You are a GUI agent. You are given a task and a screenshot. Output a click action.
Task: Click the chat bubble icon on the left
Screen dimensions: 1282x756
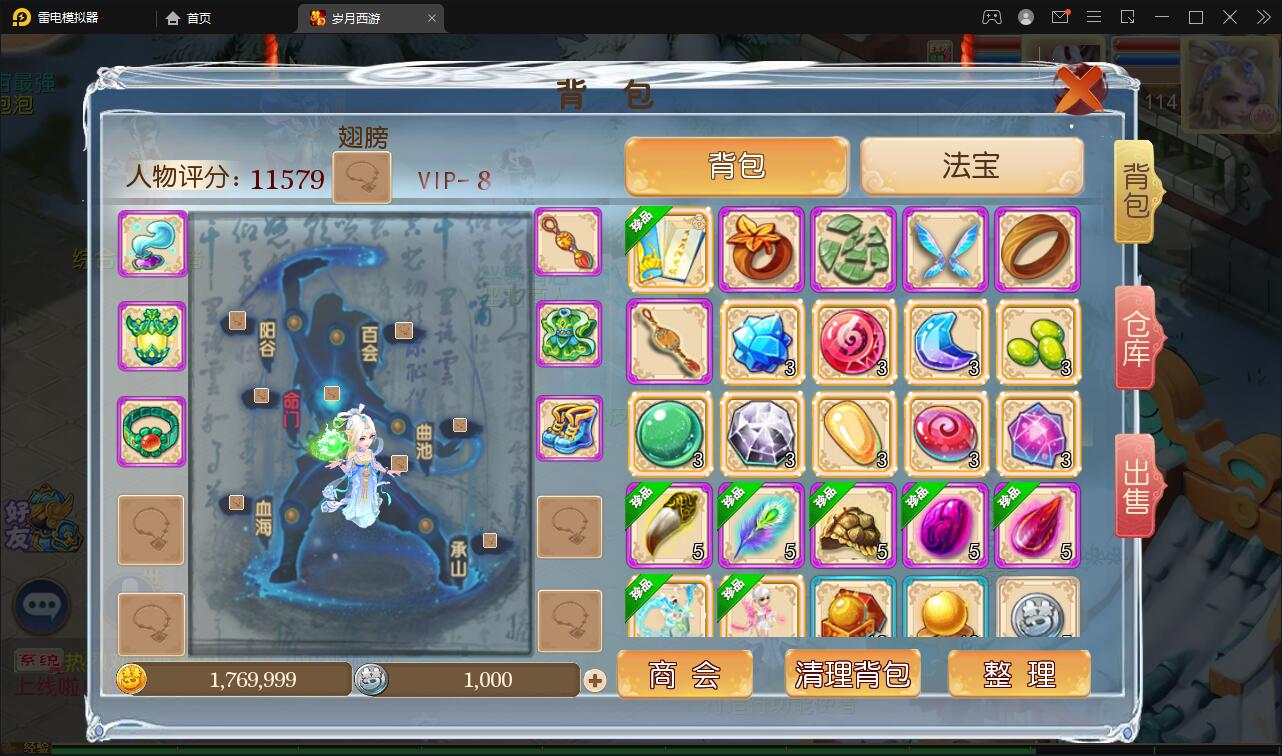(41, 607)
